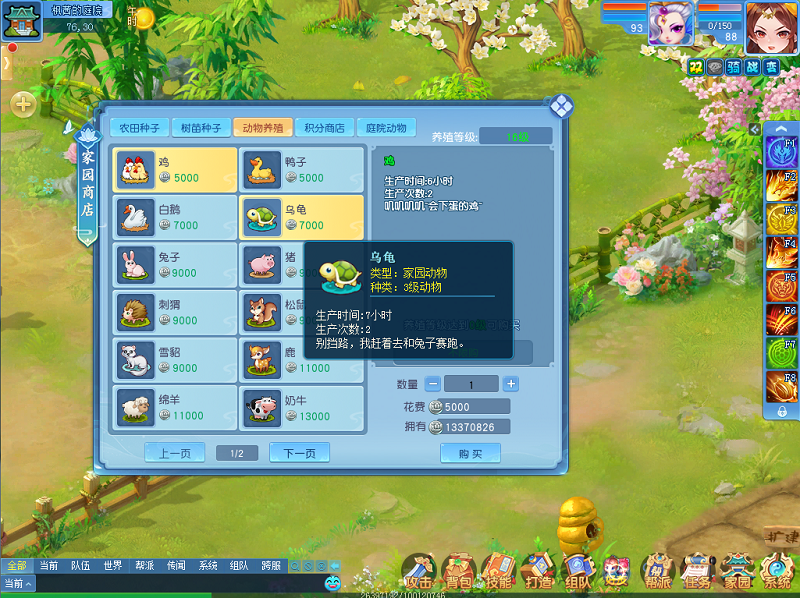Pick the 白鹅 (white goose) entry
800x598 pixels.
pyautogui.click(x=175, y=216)
